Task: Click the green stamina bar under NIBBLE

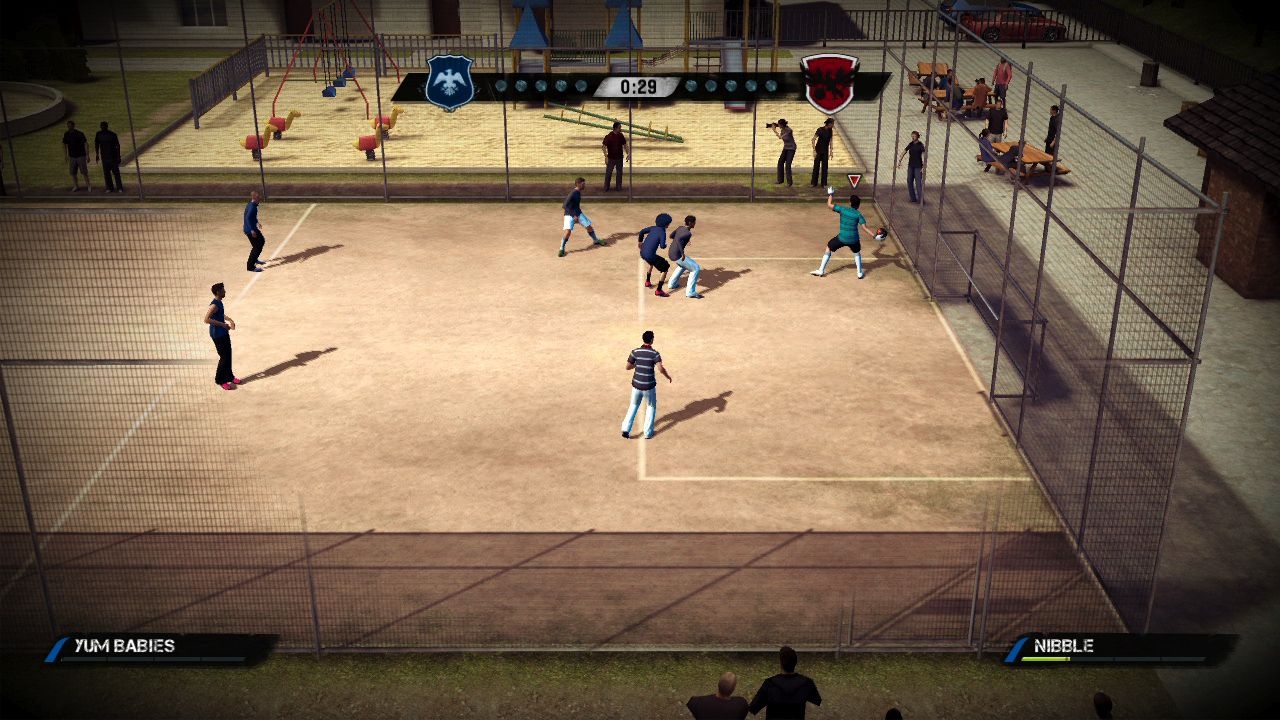Action: pos(1046,659)
